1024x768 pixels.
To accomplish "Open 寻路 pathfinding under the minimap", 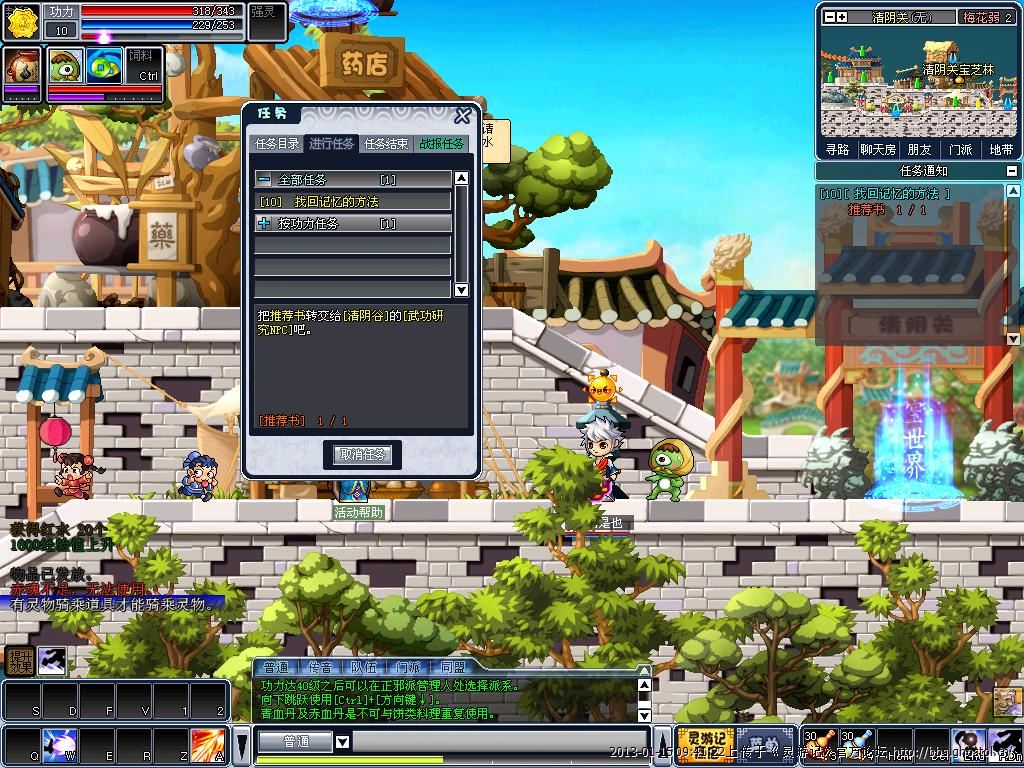I will pos(837,150).
